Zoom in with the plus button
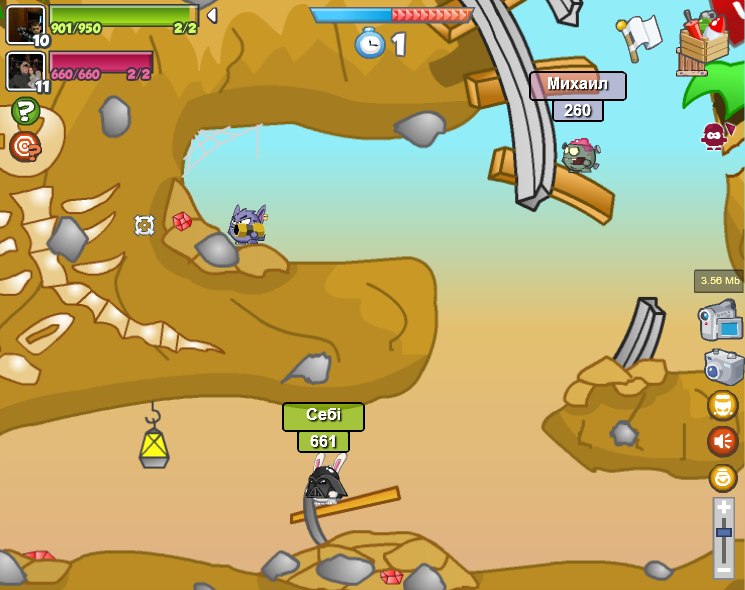Viewport: 745px width, 590px height. tap(724, 508)
